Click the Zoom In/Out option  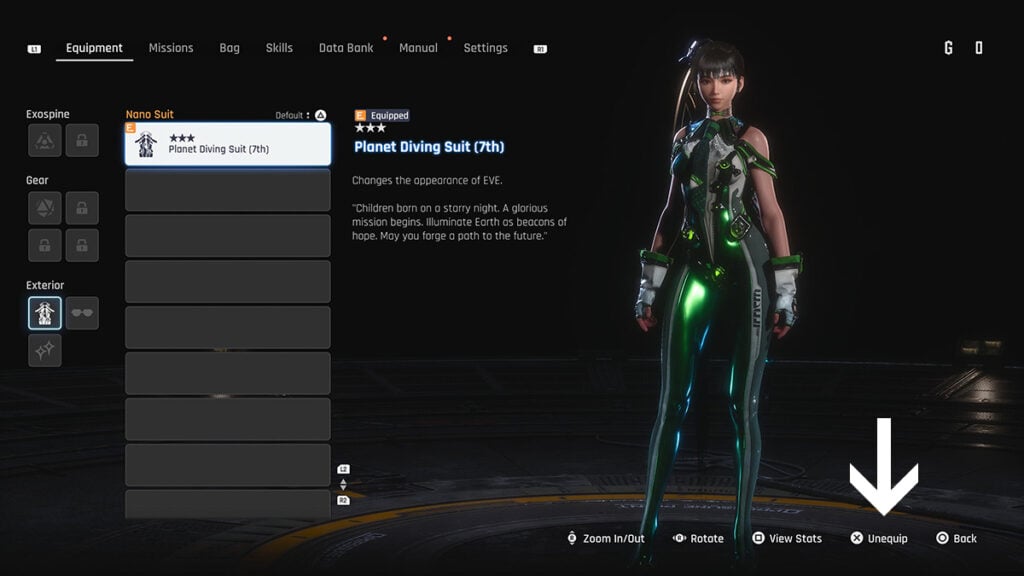point(605,539)
